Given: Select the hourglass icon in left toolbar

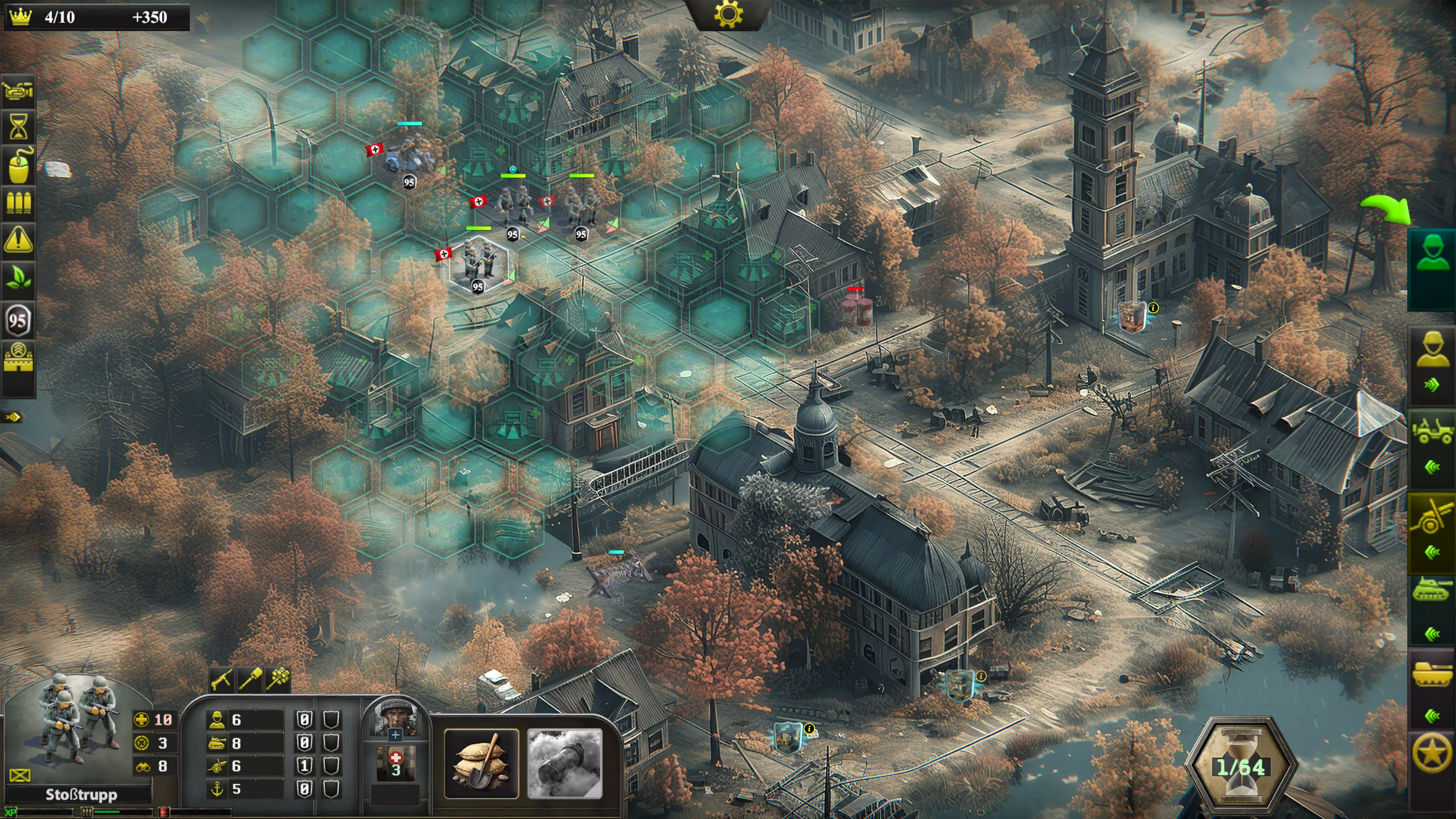Looking at the screenshot, I should pos(18,127).
